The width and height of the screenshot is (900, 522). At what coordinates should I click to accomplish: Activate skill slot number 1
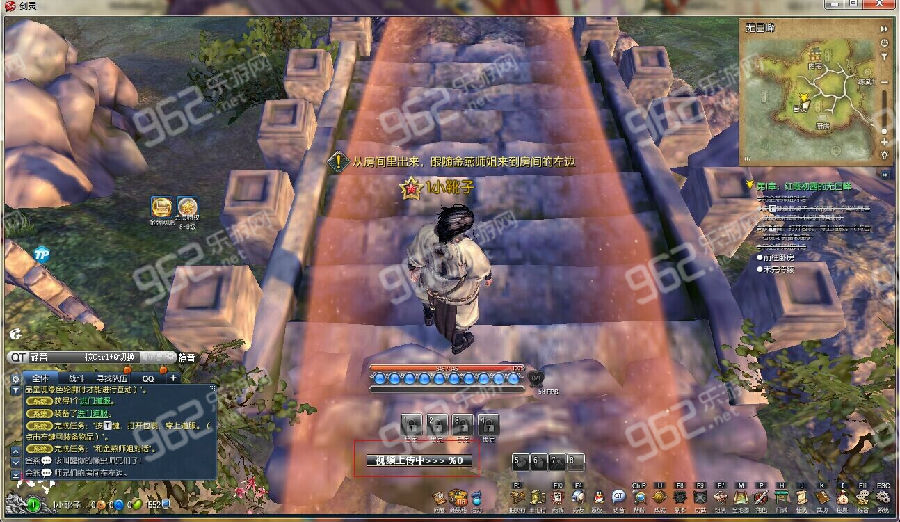[412, 423]
